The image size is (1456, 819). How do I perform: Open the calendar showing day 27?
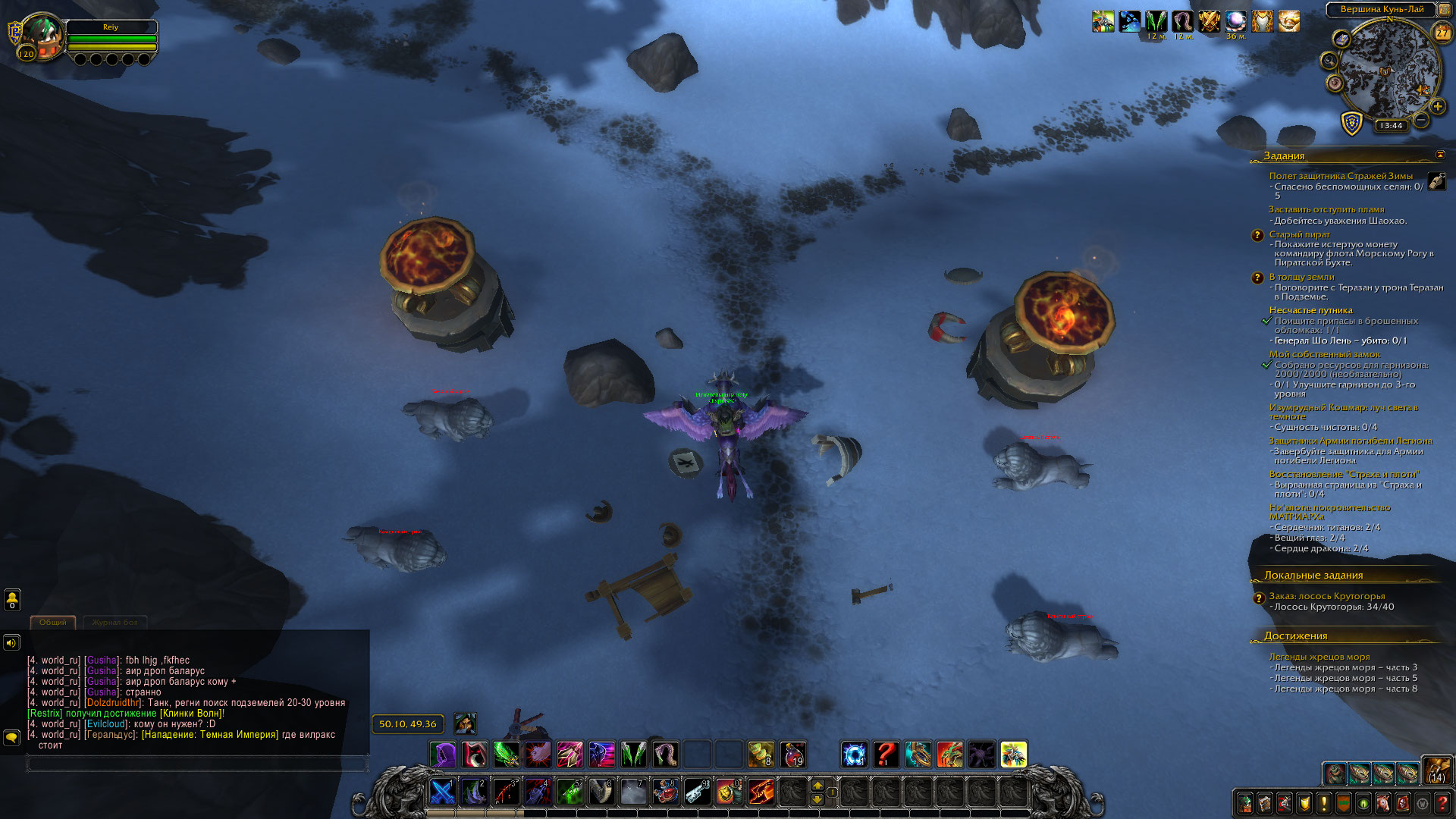[1442, 33]
